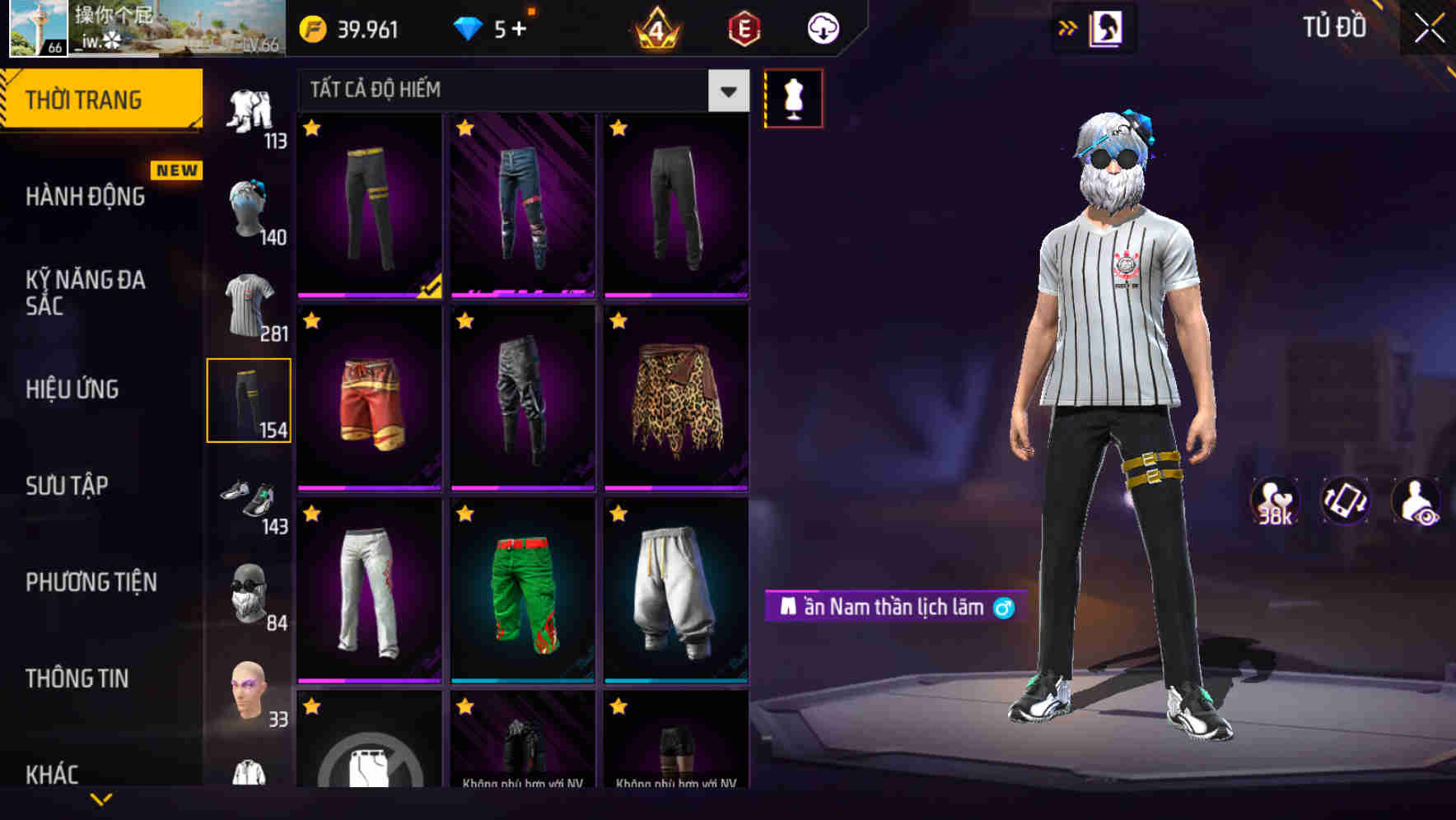Screen dimensions: 1456x820
Task: Switch to the THỜI TRANG tab
Action: pyautogui.click(x=87, y=98)
